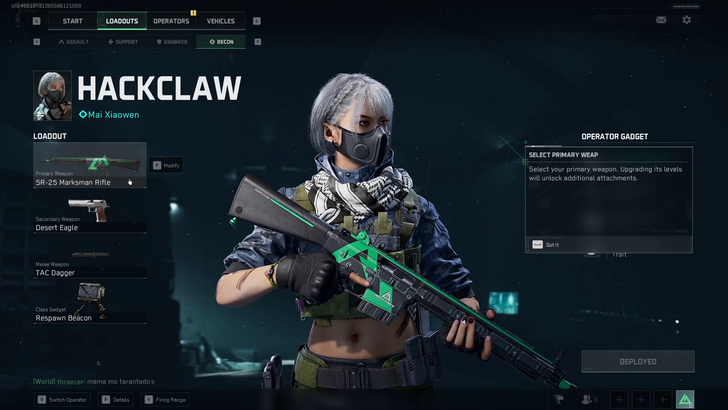Select the SR-25 Marksman Rifle primary weapon slot
This screenshot has height=410, width=728.
(89, 165)
